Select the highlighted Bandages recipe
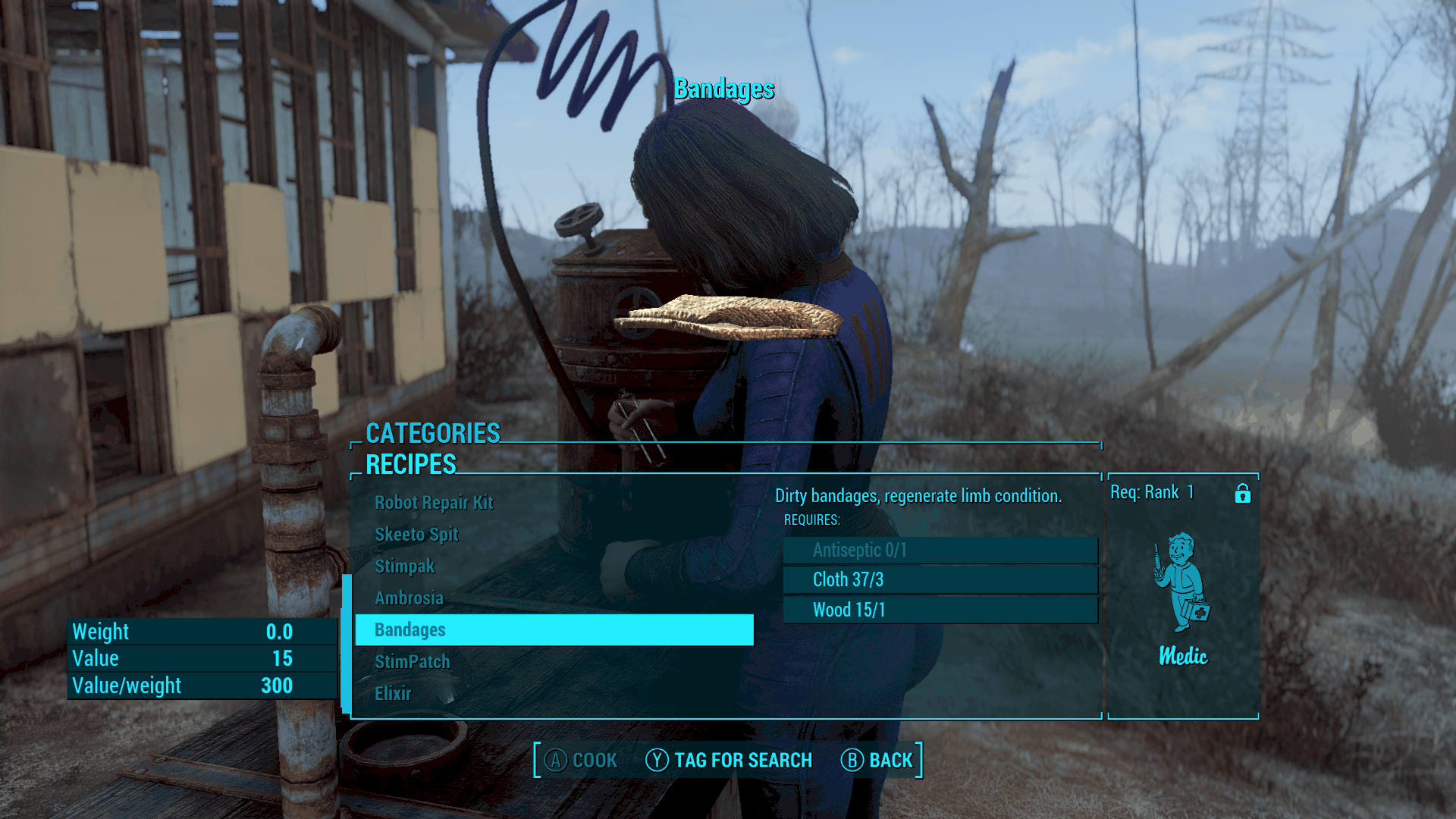 pos(554,630)
